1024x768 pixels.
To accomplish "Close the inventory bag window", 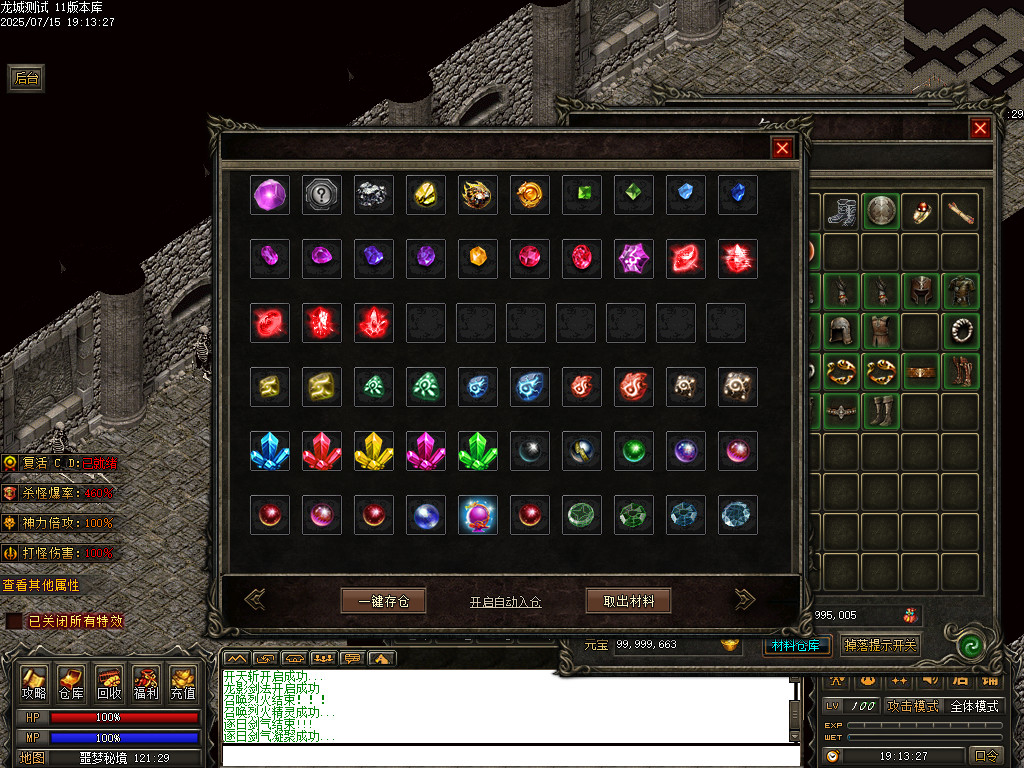I will (980, 128).
